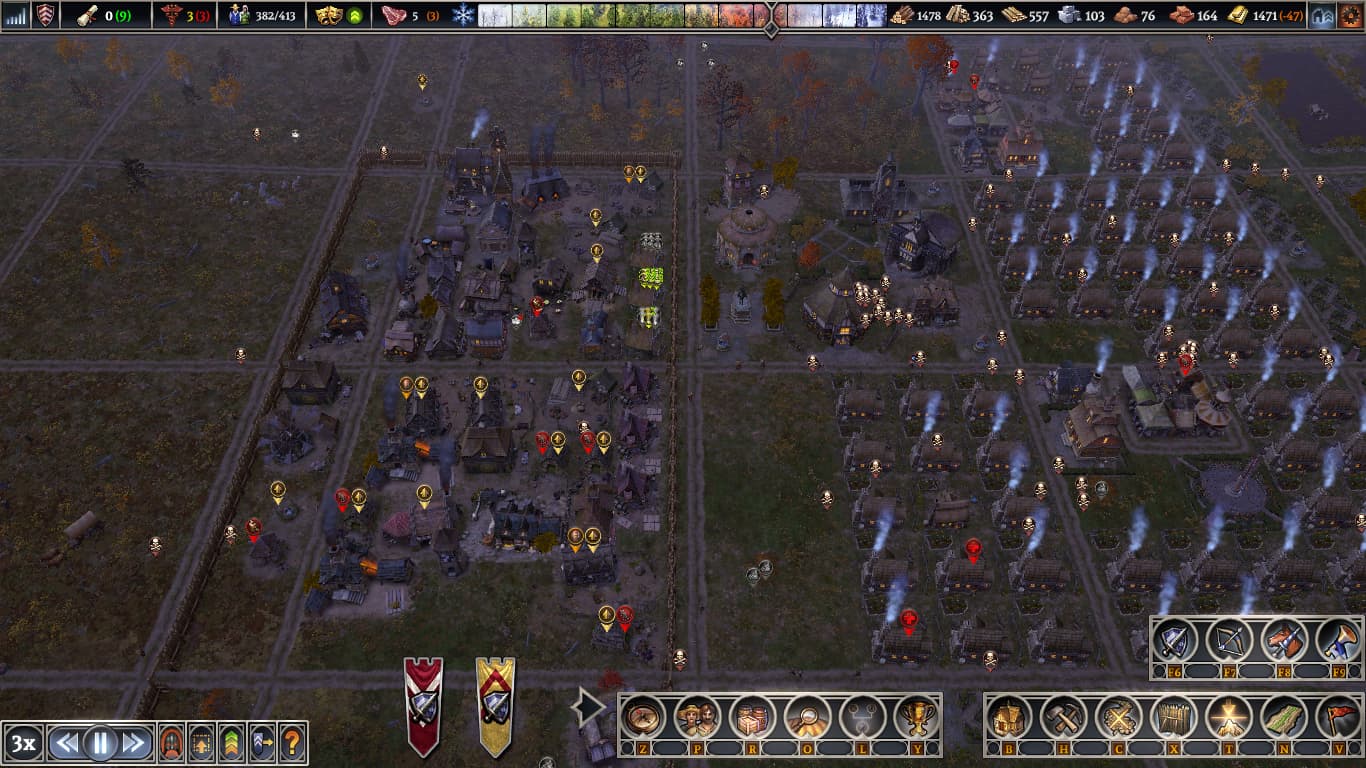This screenshot has height=768, width=1366.
Task: Open the magnifying glass search tool
Action: pos(804,717)
